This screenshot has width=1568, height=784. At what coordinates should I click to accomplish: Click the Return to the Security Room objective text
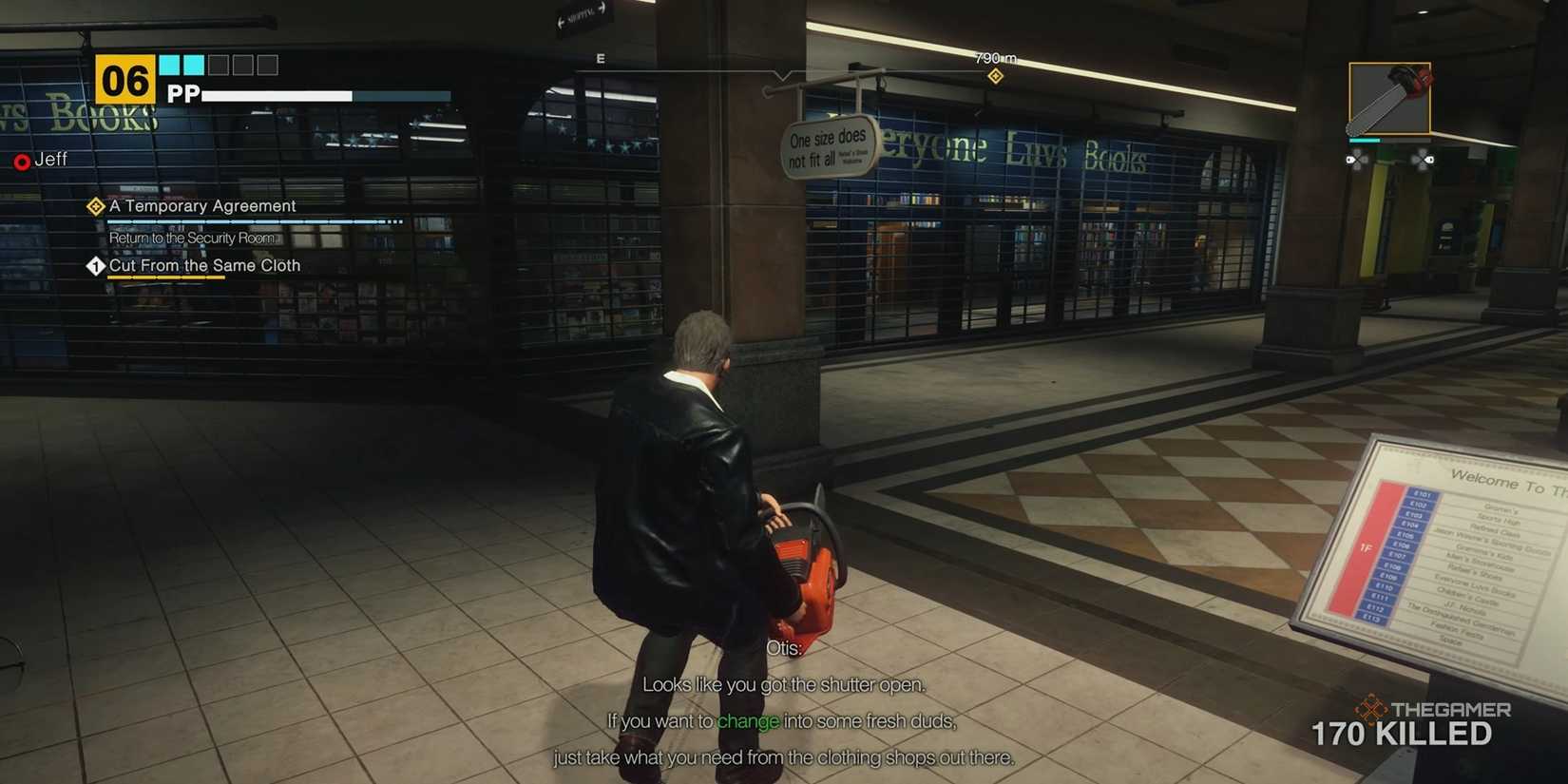192,237
